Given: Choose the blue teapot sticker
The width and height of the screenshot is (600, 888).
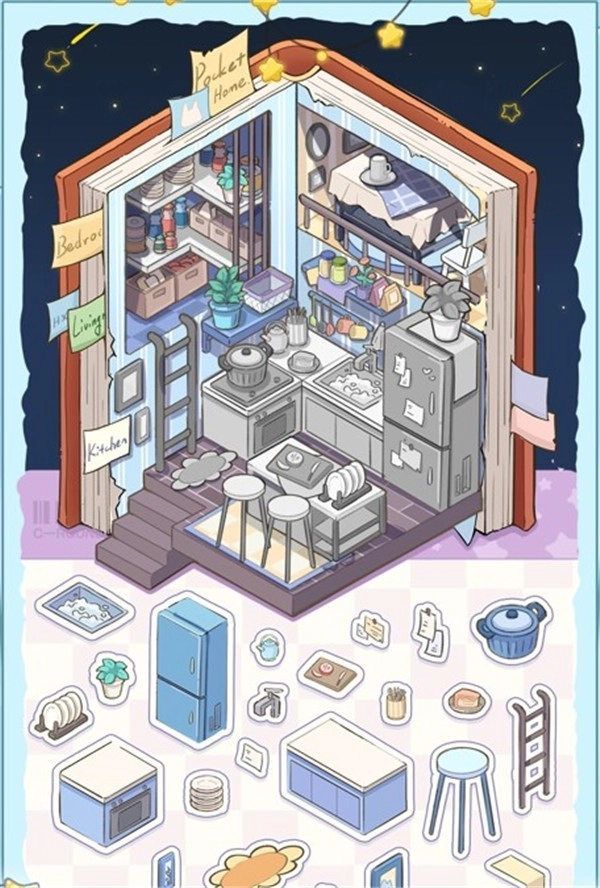Looking at the screenshot, I should point(267,647).
